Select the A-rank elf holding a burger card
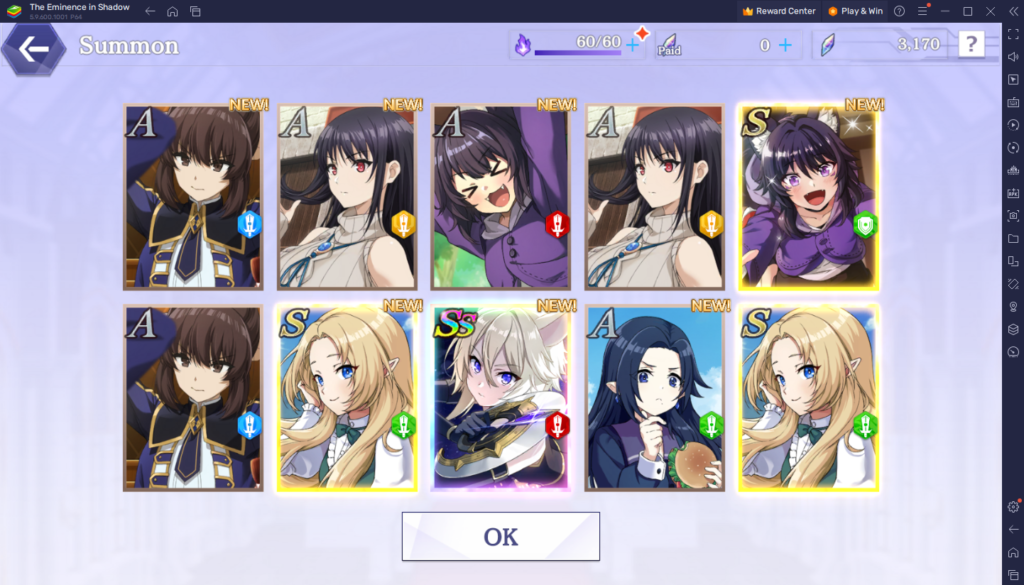This screenshot has height=585, width=1024. point(654,398)
